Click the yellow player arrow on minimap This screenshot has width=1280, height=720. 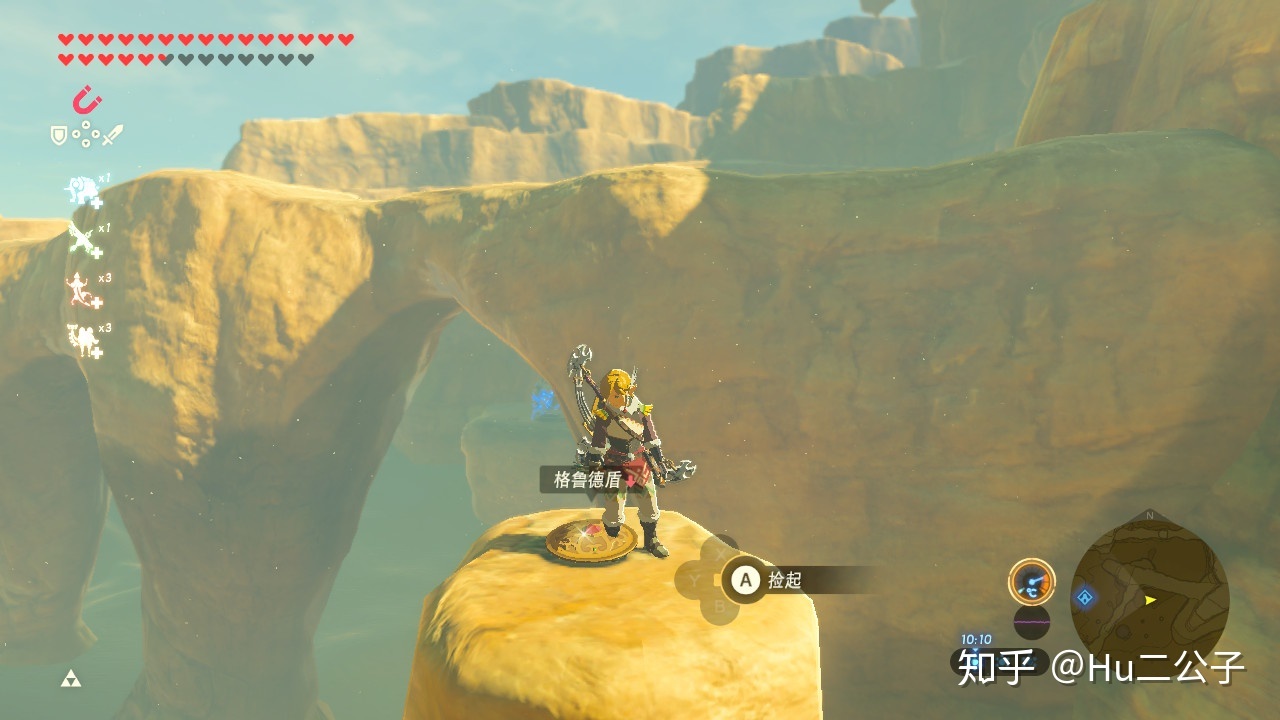point(1151,600)
